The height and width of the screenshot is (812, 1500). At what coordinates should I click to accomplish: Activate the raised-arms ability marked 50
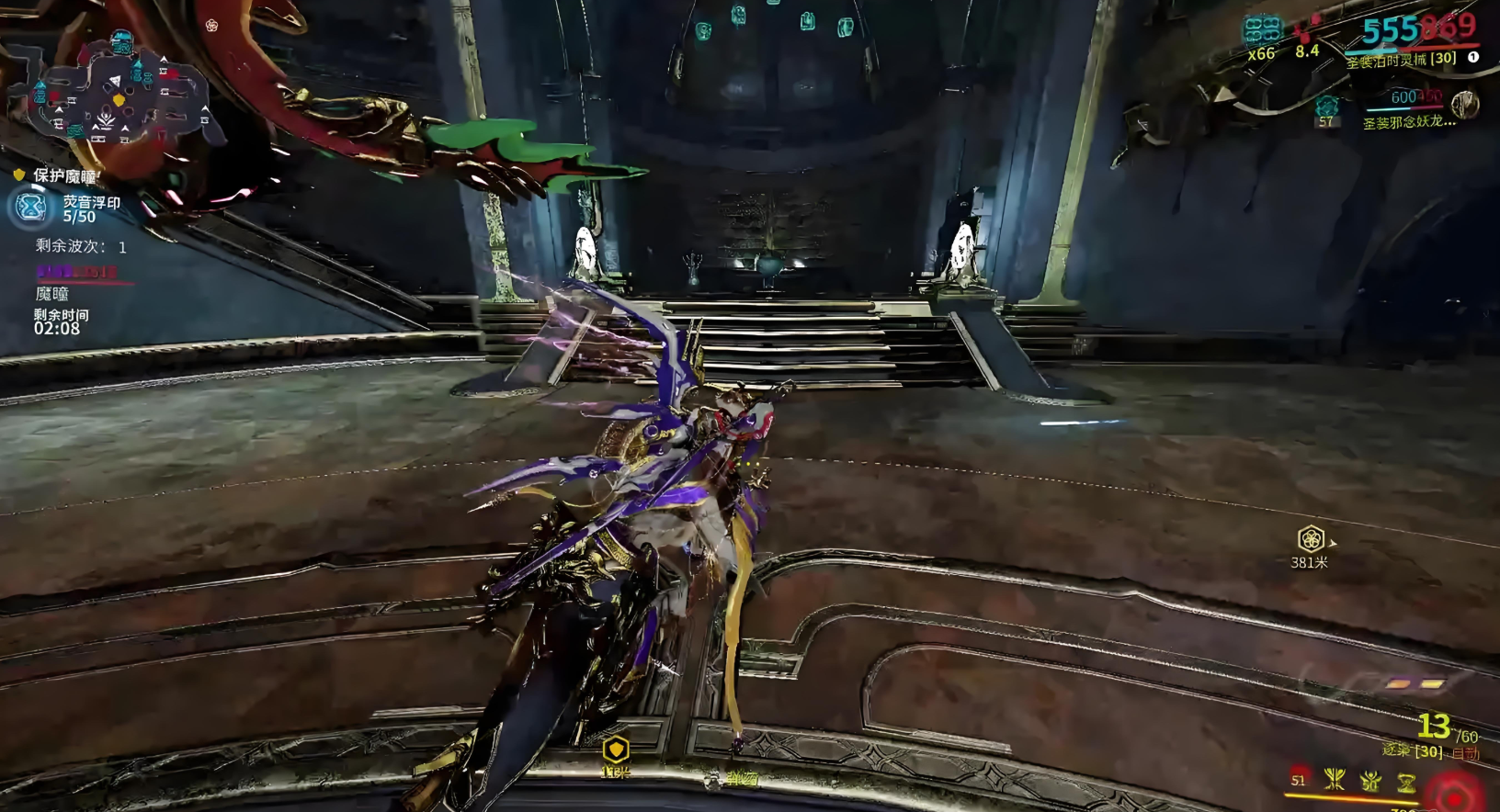pos(1370,782)
